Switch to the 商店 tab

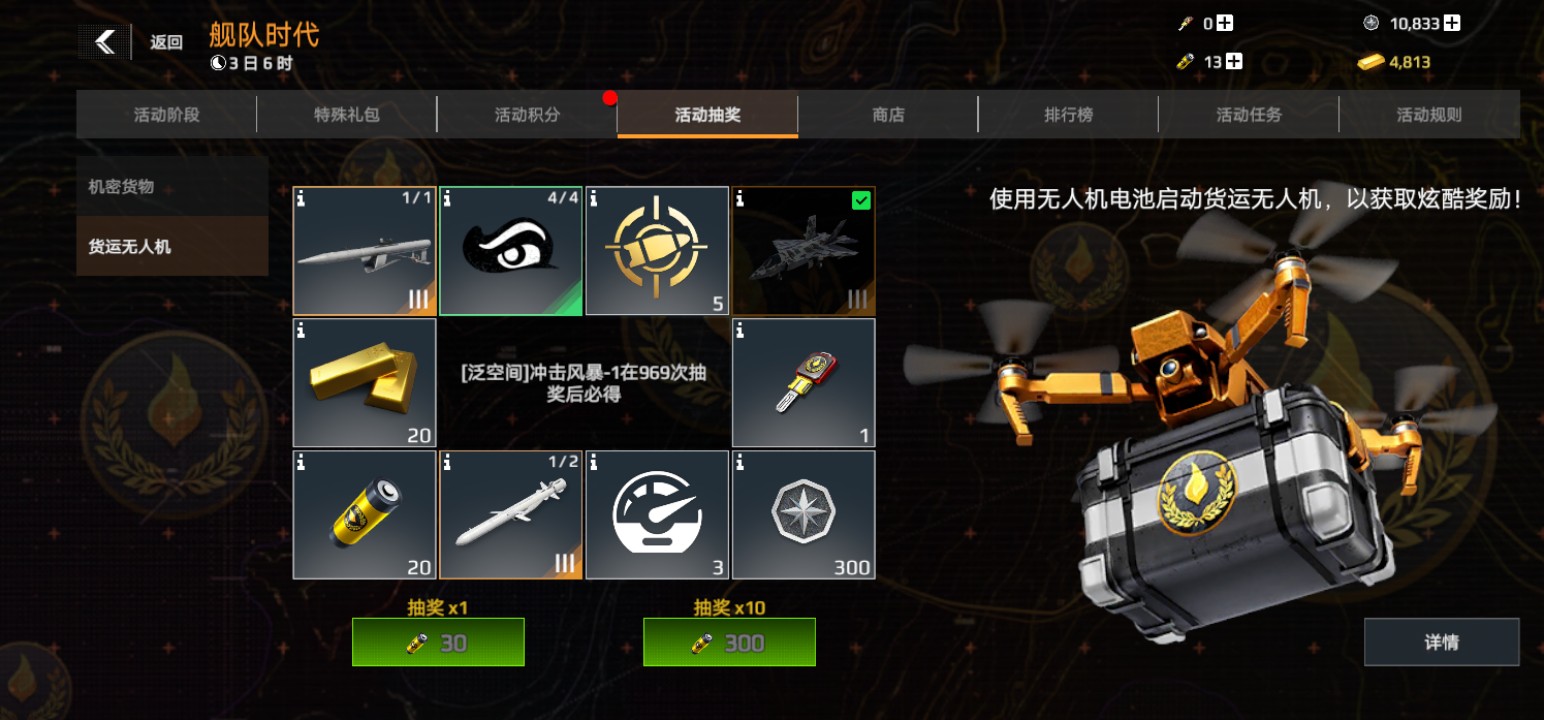tap(885, 114)
